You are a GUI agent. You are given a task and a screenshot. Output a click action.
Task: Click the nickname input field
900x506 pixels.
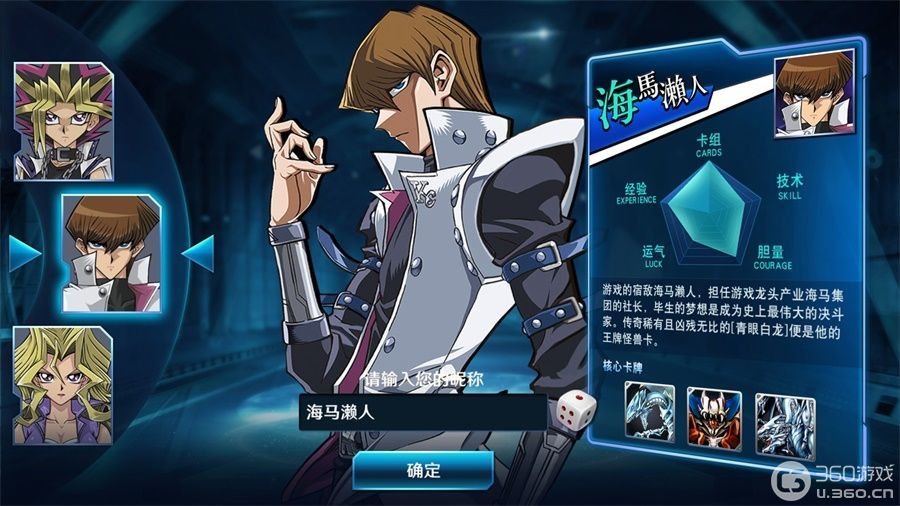point(422,412)
